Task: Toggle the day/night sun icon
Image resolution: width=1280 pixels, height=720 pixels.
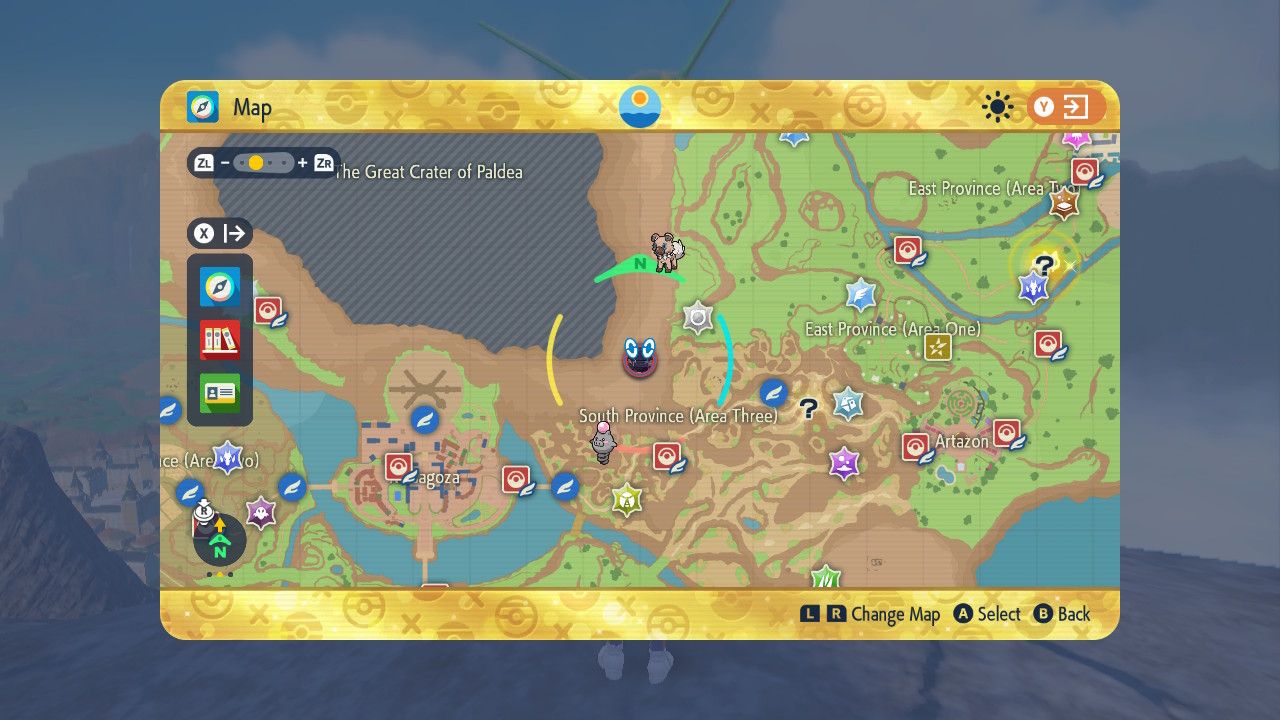Action: pos(996,107)
